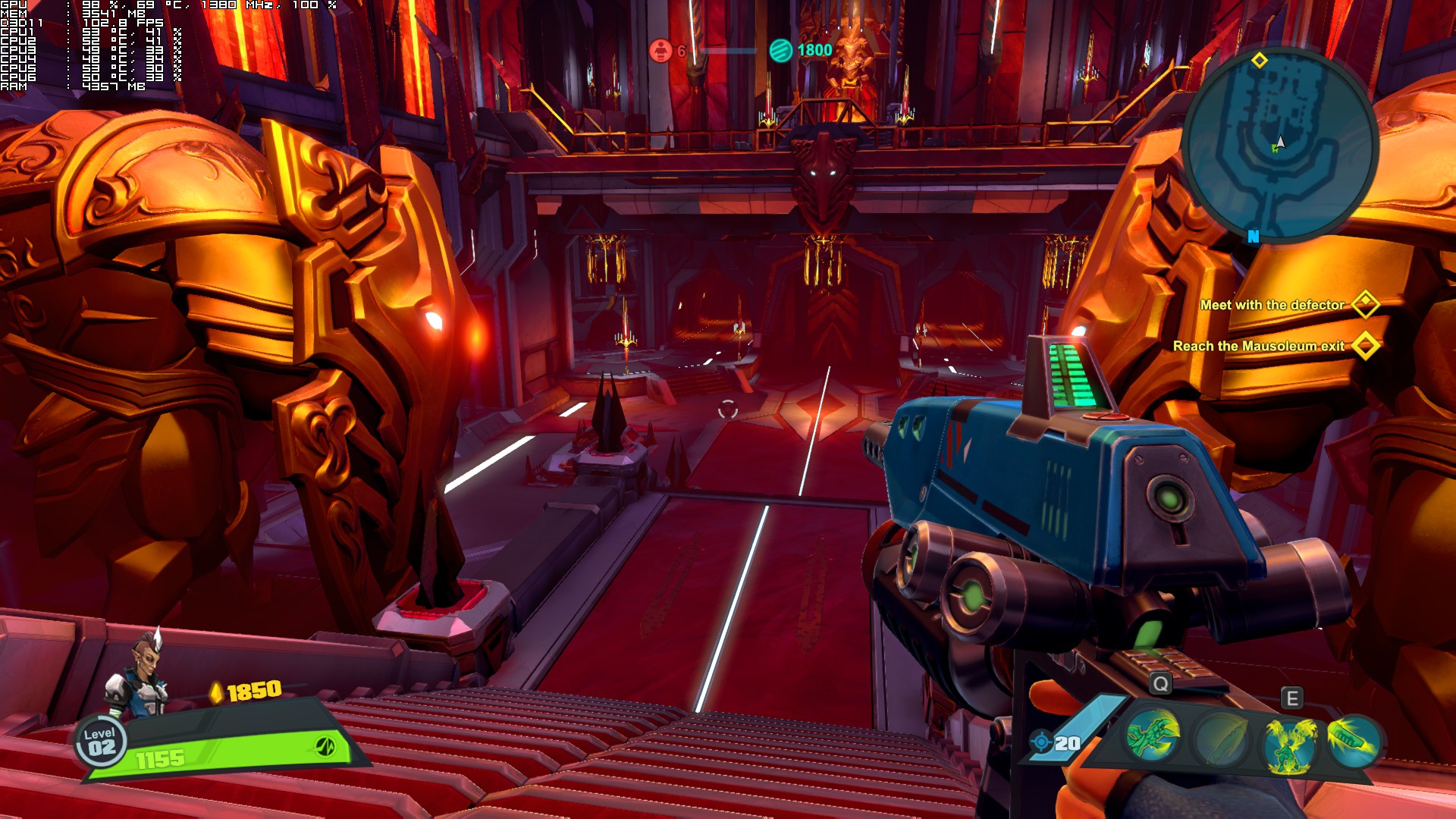Click the red team lives icon

(661, 51)
